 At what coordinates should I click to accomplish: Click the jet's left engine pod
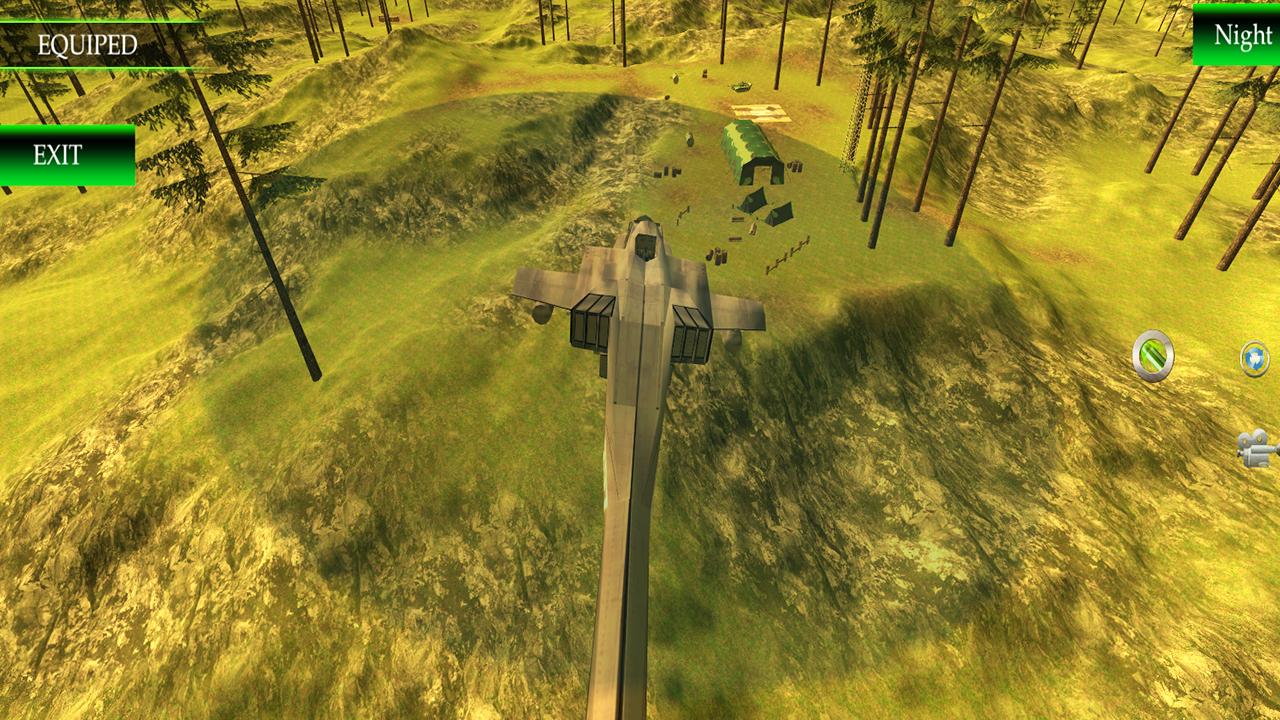click(590, 322)
